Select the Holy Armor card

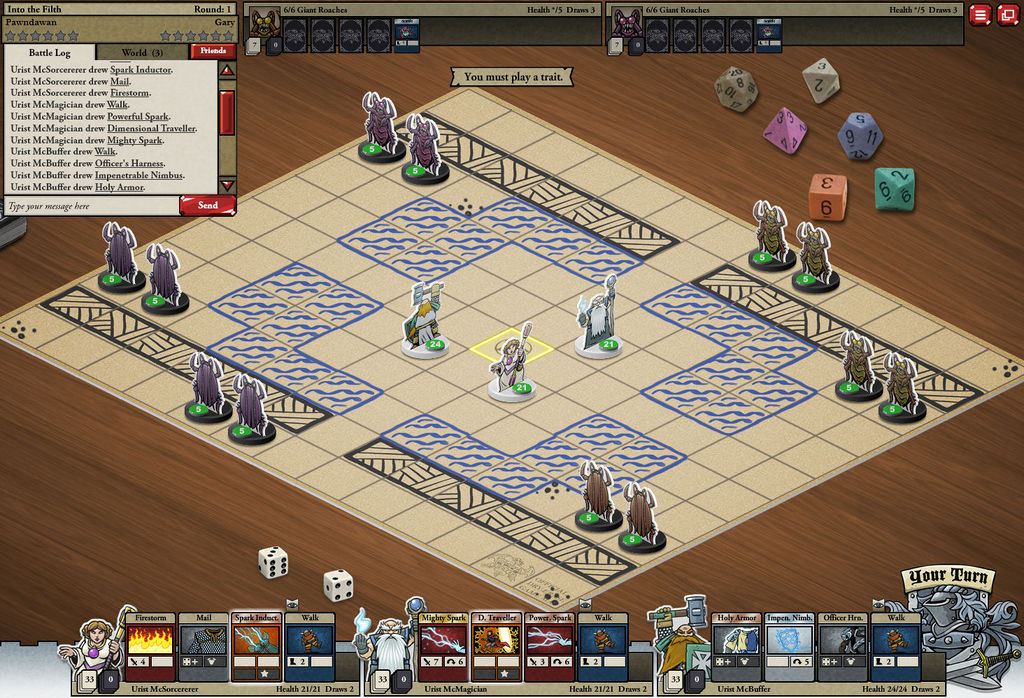tap(737, 647)
